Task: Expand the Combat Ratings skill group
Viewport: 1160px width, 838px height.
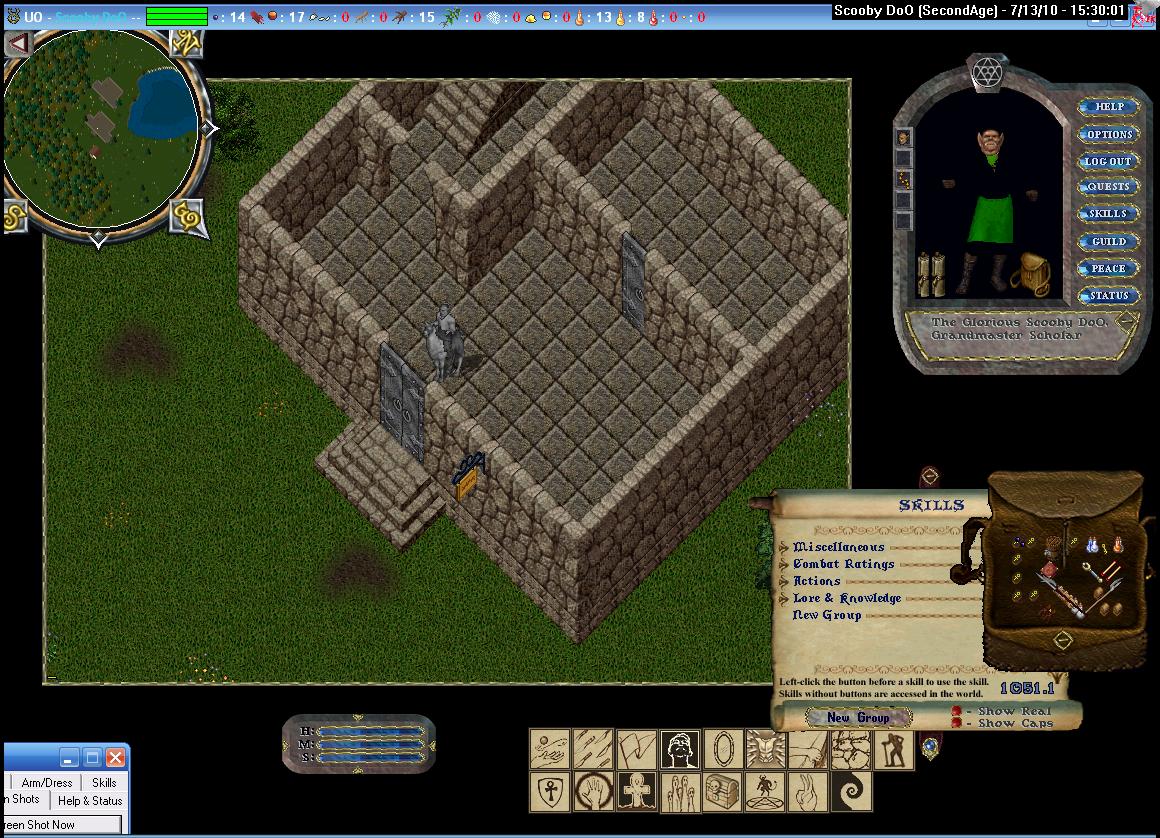Action: [x=784, y=564]
